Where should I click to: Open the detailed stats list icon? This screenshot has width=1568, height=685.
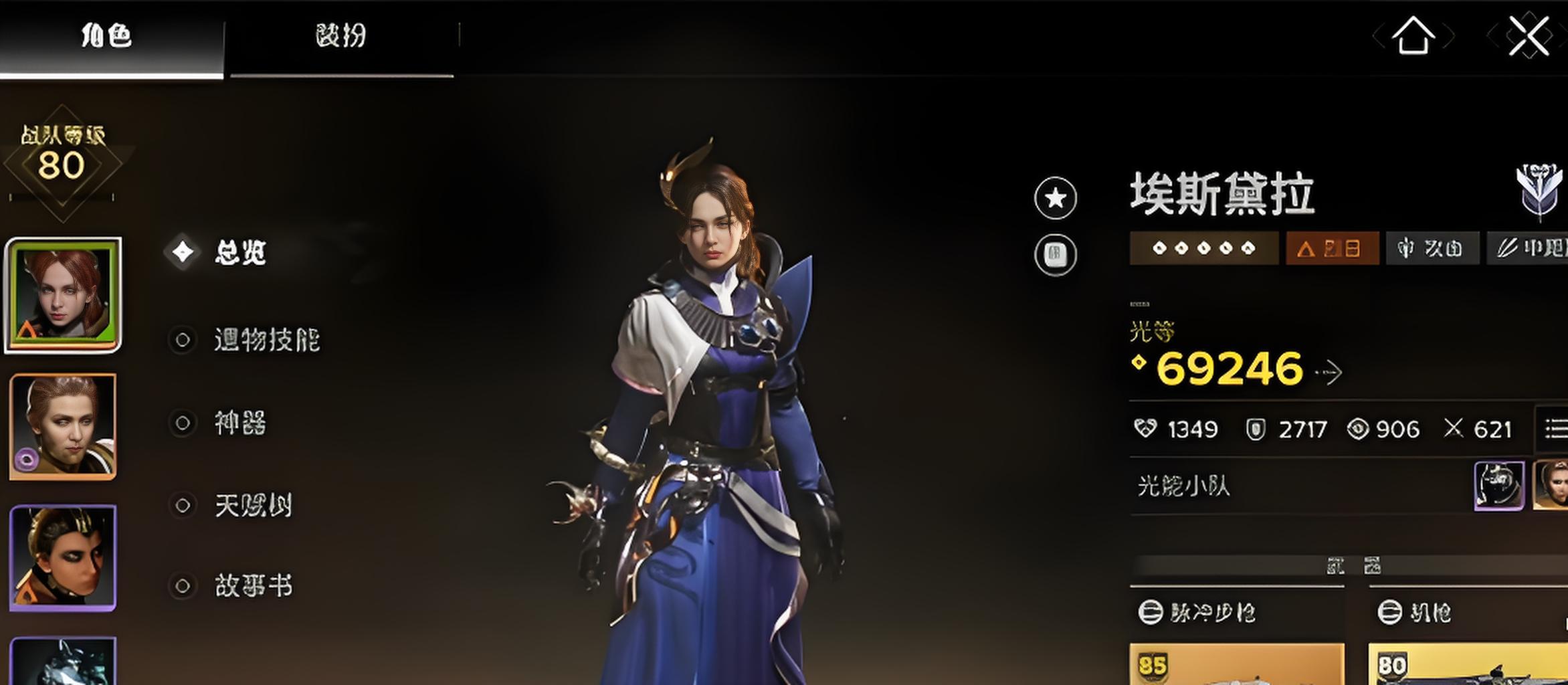point(1555,428)
